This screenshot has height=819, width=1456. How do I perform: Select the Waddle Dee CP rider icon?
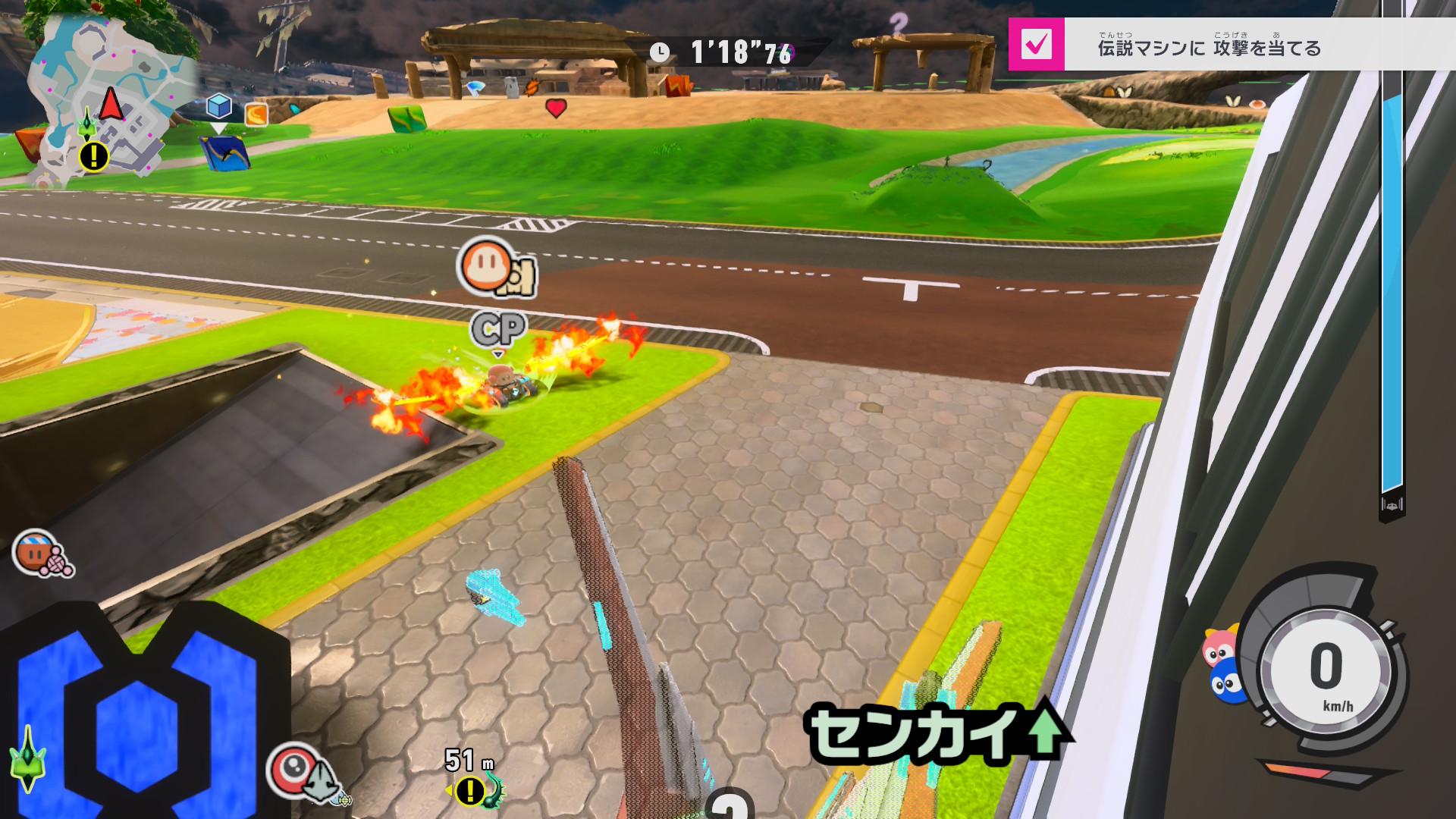(495, 268)
